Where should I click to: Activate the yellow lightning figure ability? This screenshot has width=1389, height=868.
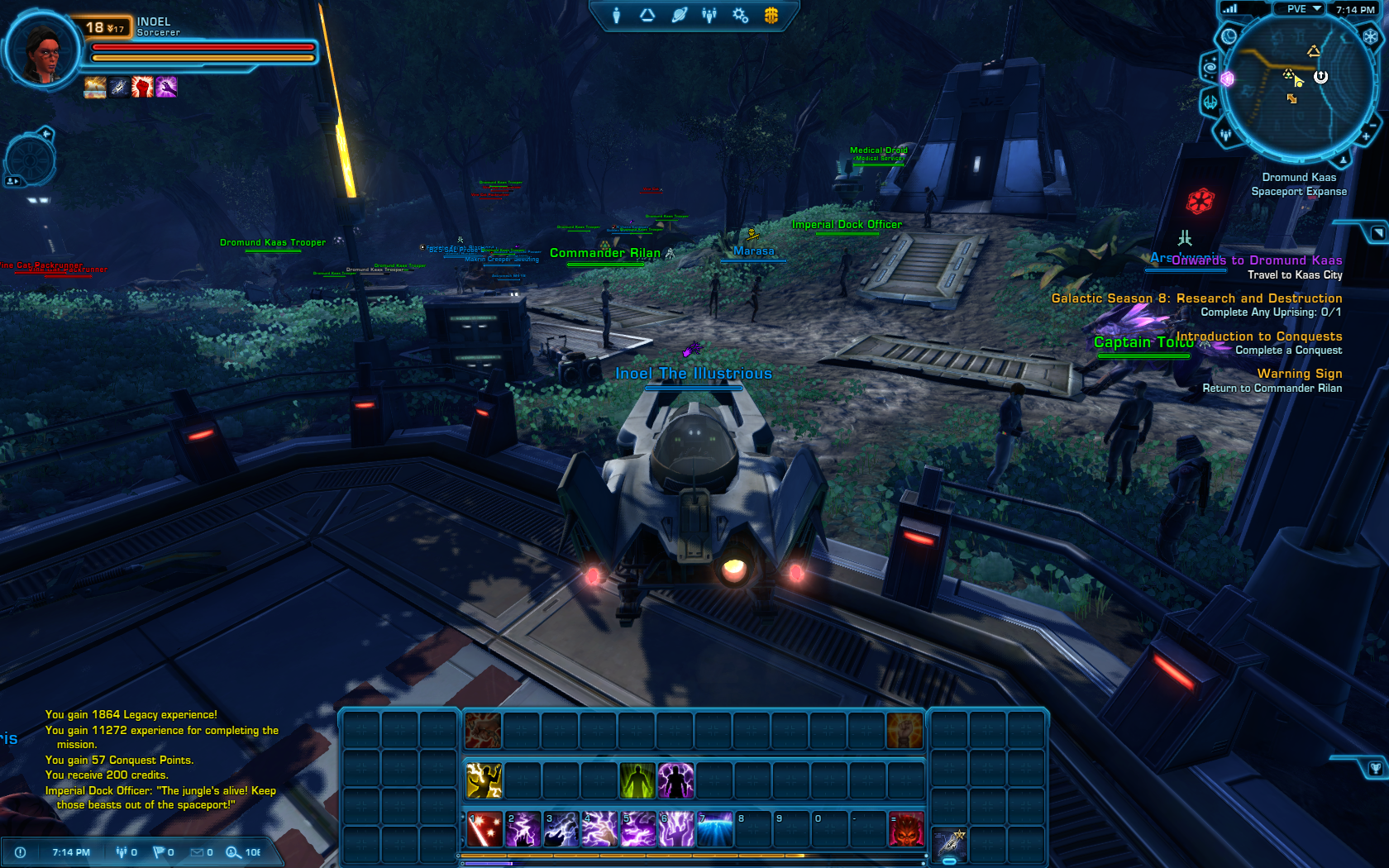[484, 780]
